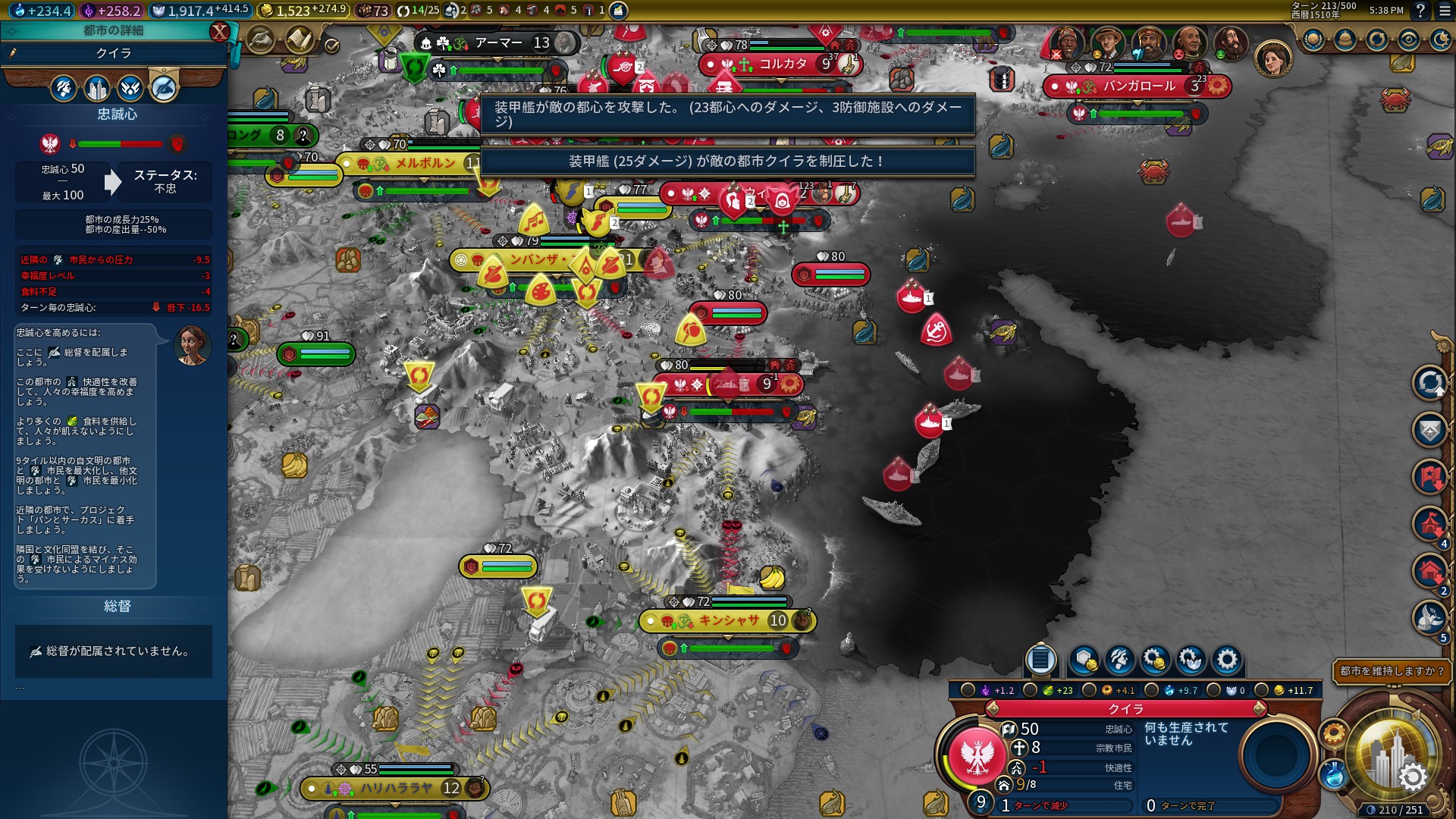Select the leader portrait with fedora hat

pos(1108,43)
